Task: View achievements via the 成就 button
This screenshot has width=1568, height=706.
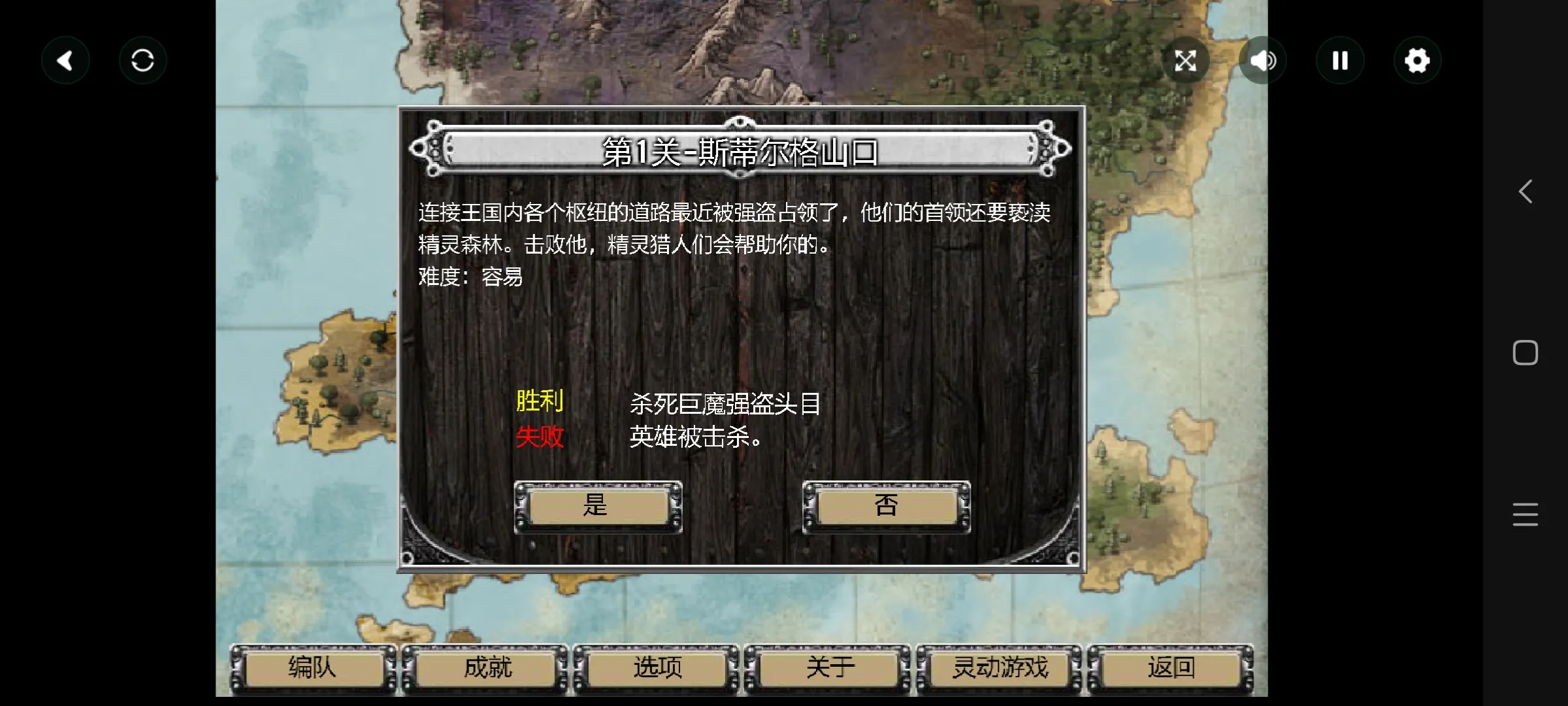Action: tap(485, 667)
